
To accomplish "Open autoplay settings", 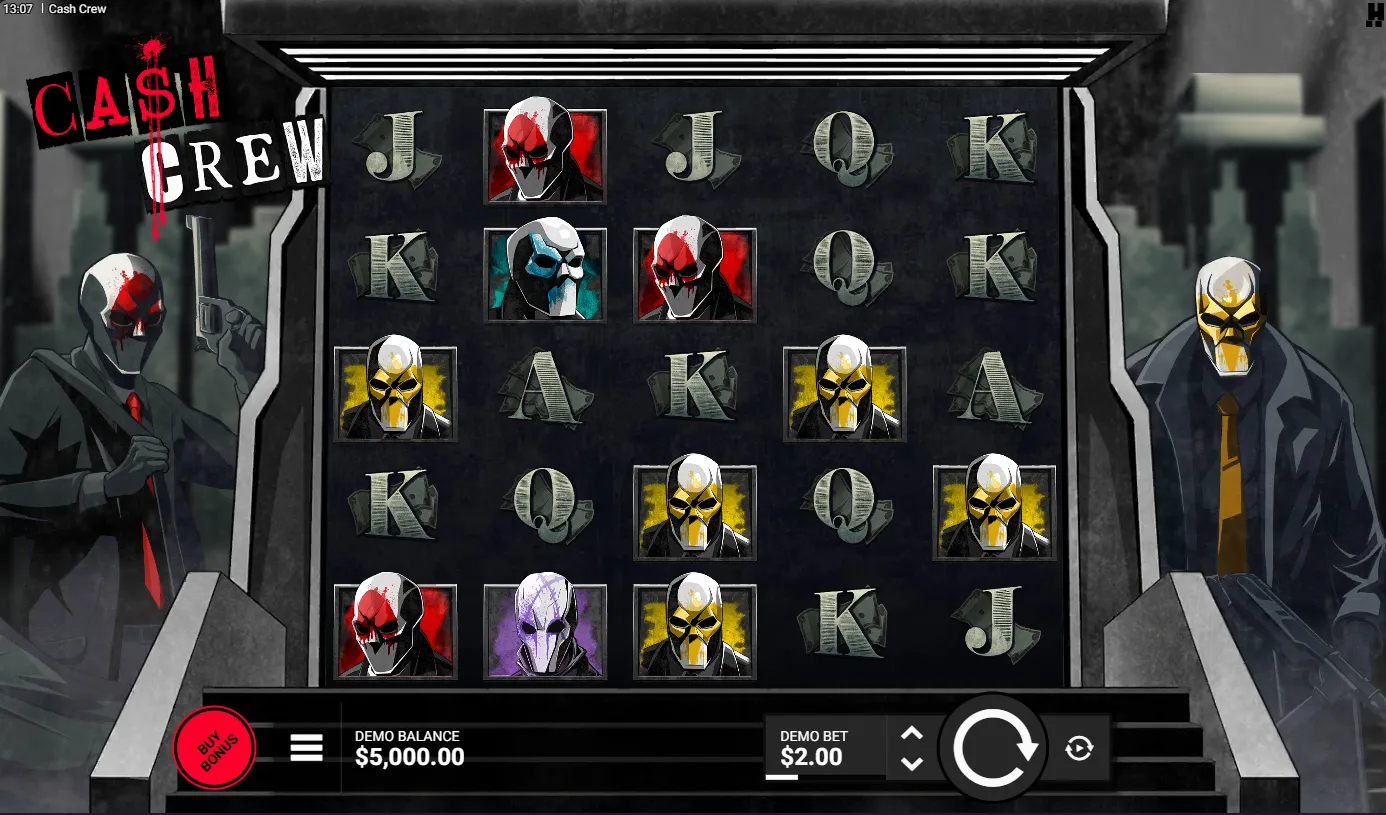I will tap(1079, 748).
